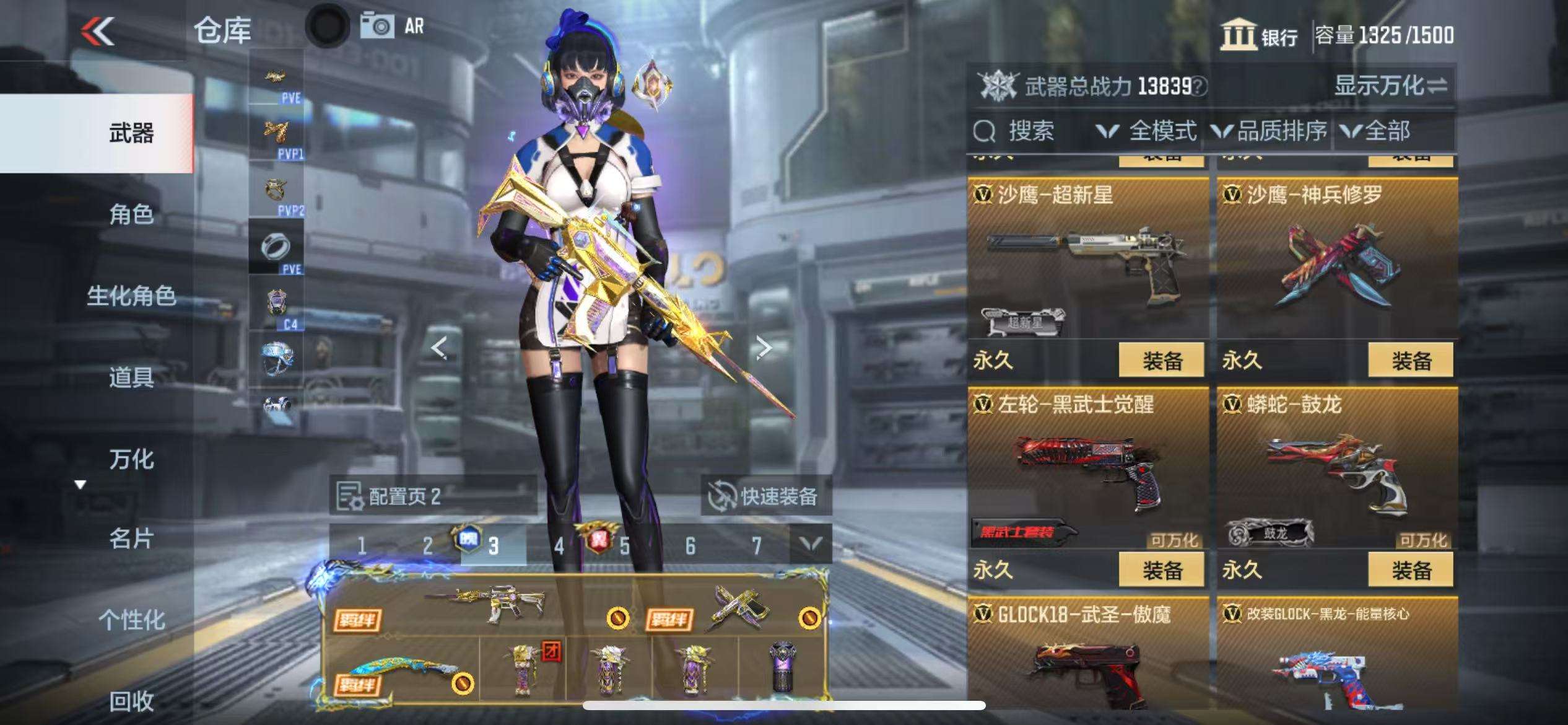Show the next character view arrow
Image resolution: width=1568 pixels, height=725 pixels.
764,348
